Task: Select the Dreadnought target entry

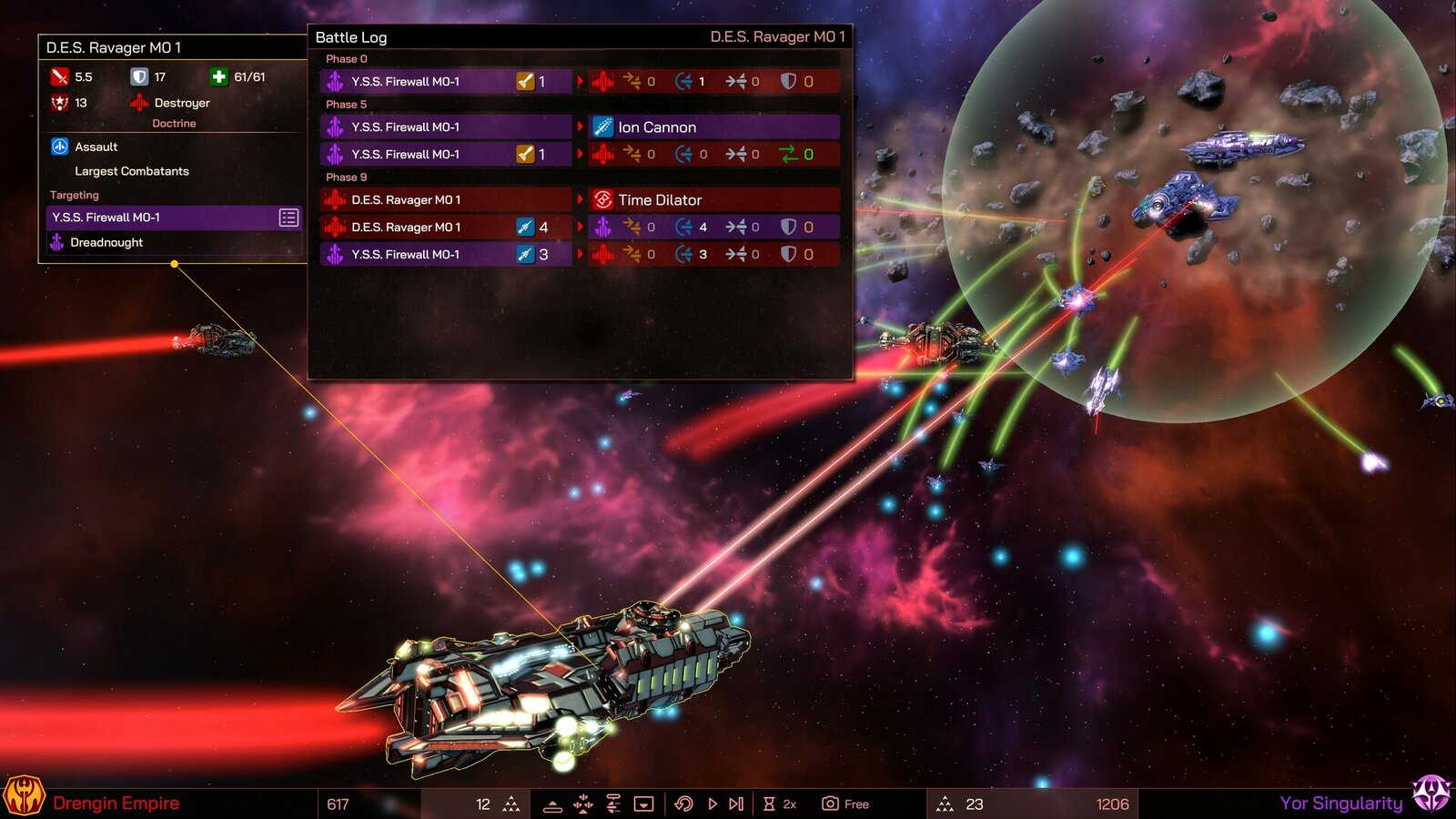Action: pyautogui.click(x=106, y=242)
